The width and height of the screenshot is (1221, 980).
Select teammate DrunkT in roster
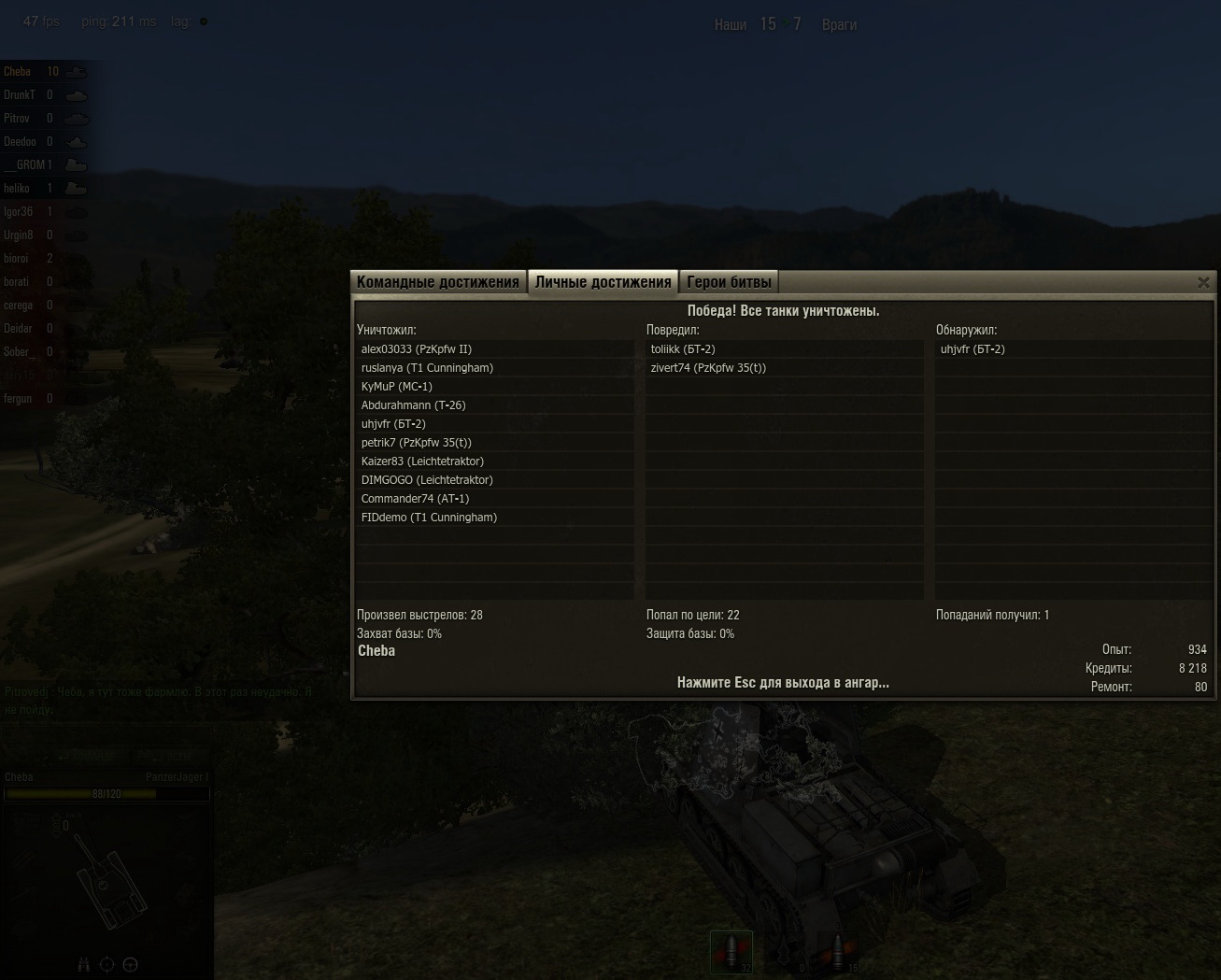[x=20, y=95]
